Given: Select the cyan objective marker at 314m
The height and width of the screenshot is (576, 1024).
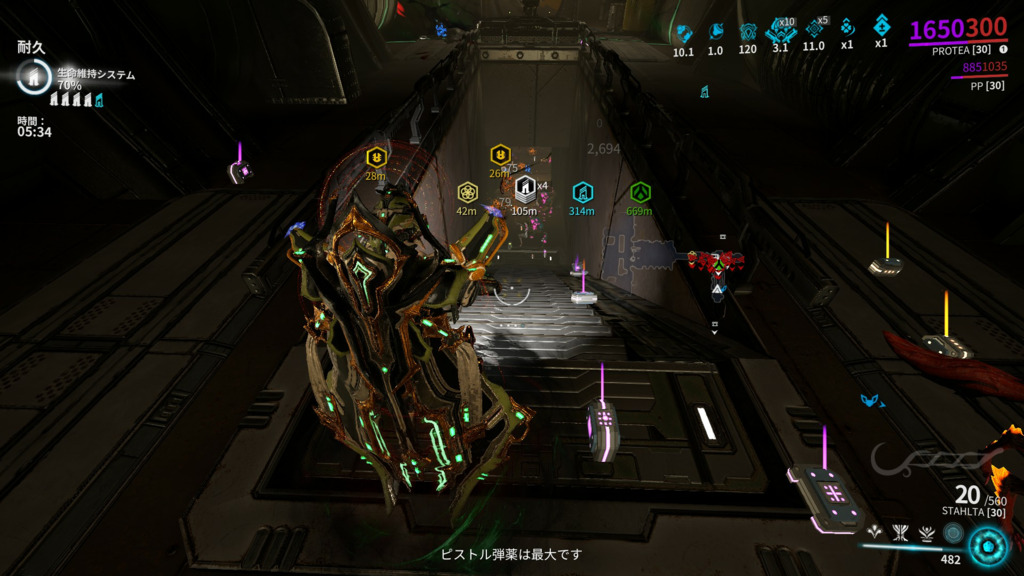Looking at the screenshot, I should click(582, 191).
